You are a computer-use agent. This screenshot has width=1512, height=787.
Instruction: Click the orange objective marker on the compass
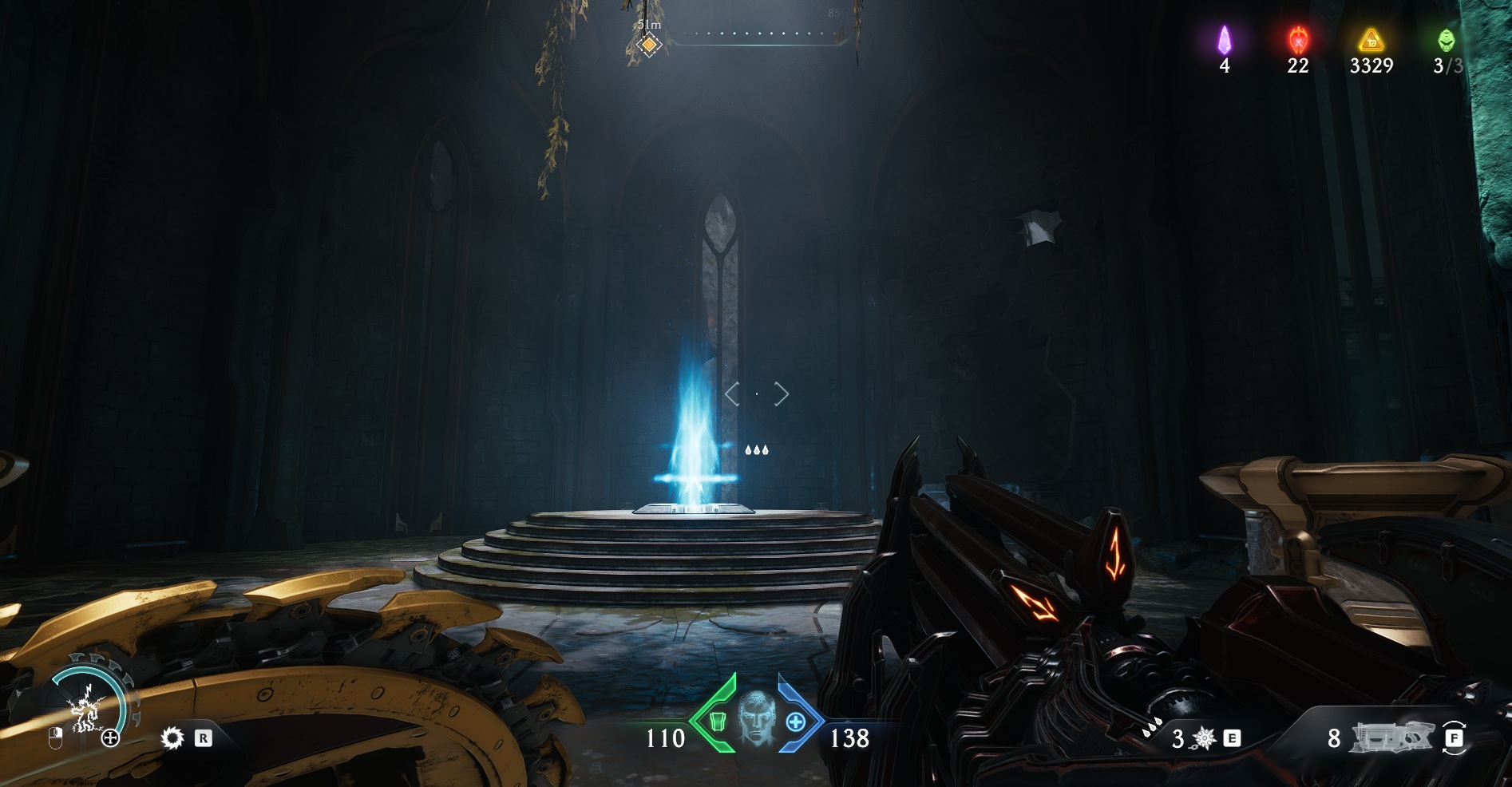point(650,45)
